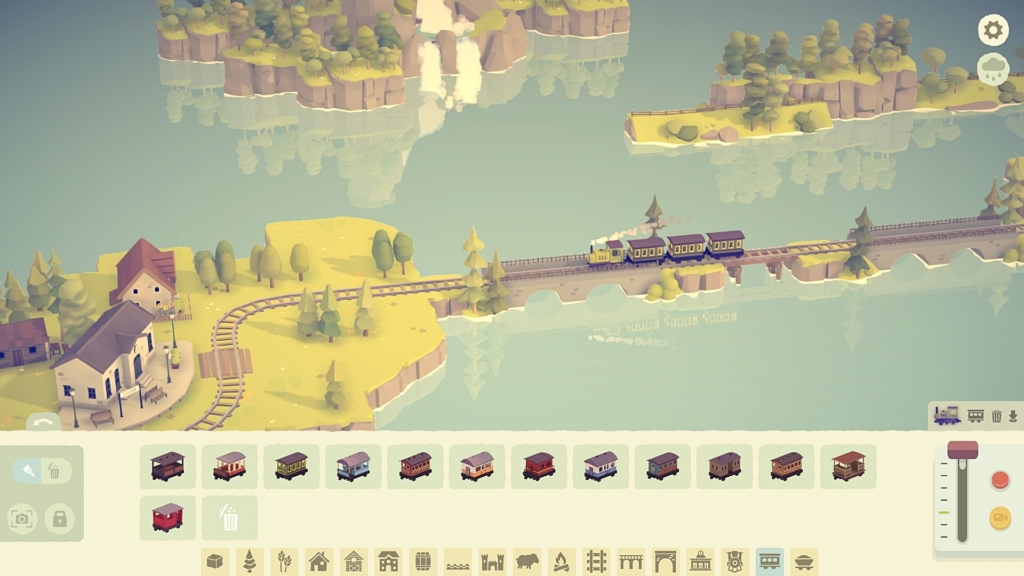Switch to the campfire category
Image resolution: width=1024 pixels, height=576 pixels.
pos(561,562)
